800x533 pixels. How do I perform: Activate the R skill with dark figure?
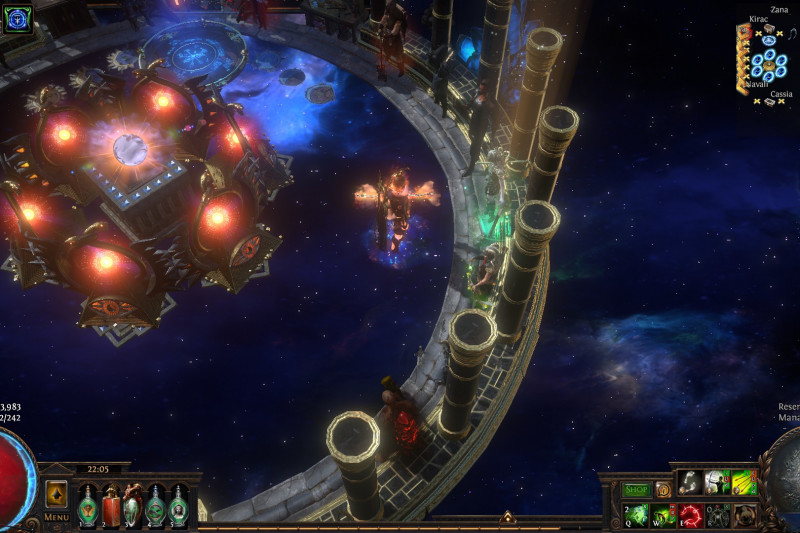point(717,516)
